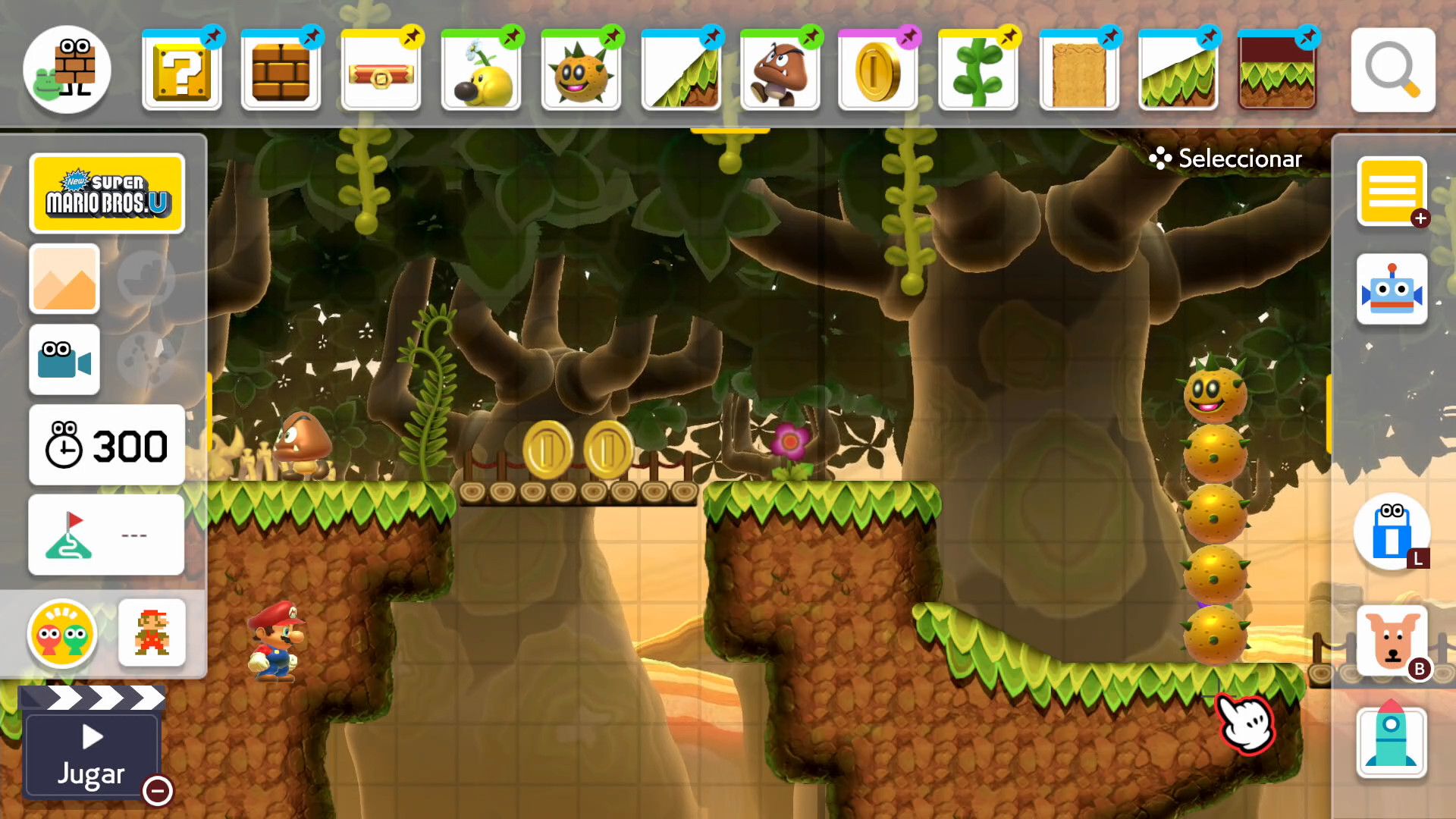
Task: Open the 300 second timer setting
Action: [106, 446]
